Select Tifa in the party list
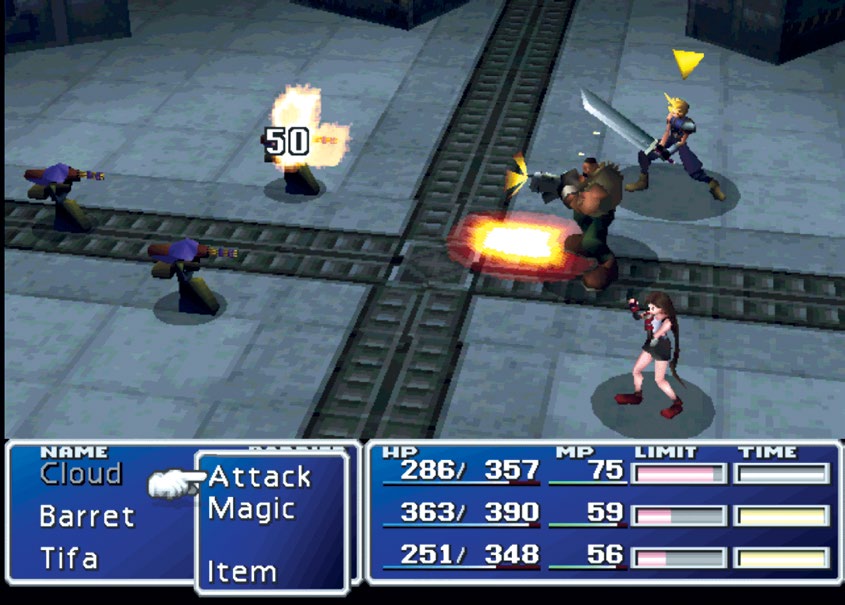This screenshot has width=845, height=605. point(68,558)
